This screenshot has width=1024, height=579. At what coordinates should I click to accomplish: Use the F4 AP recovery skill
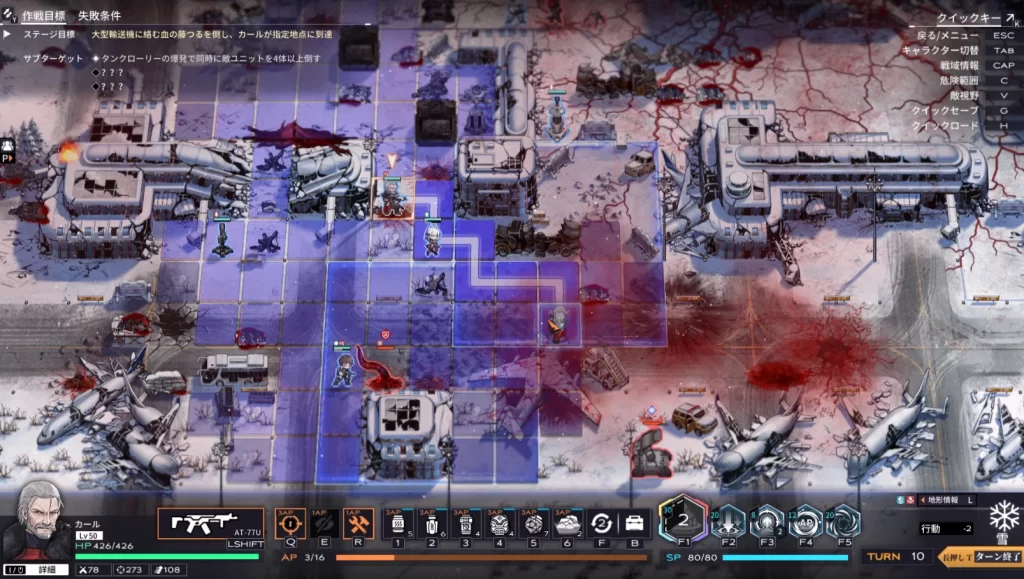click(805, 521)
